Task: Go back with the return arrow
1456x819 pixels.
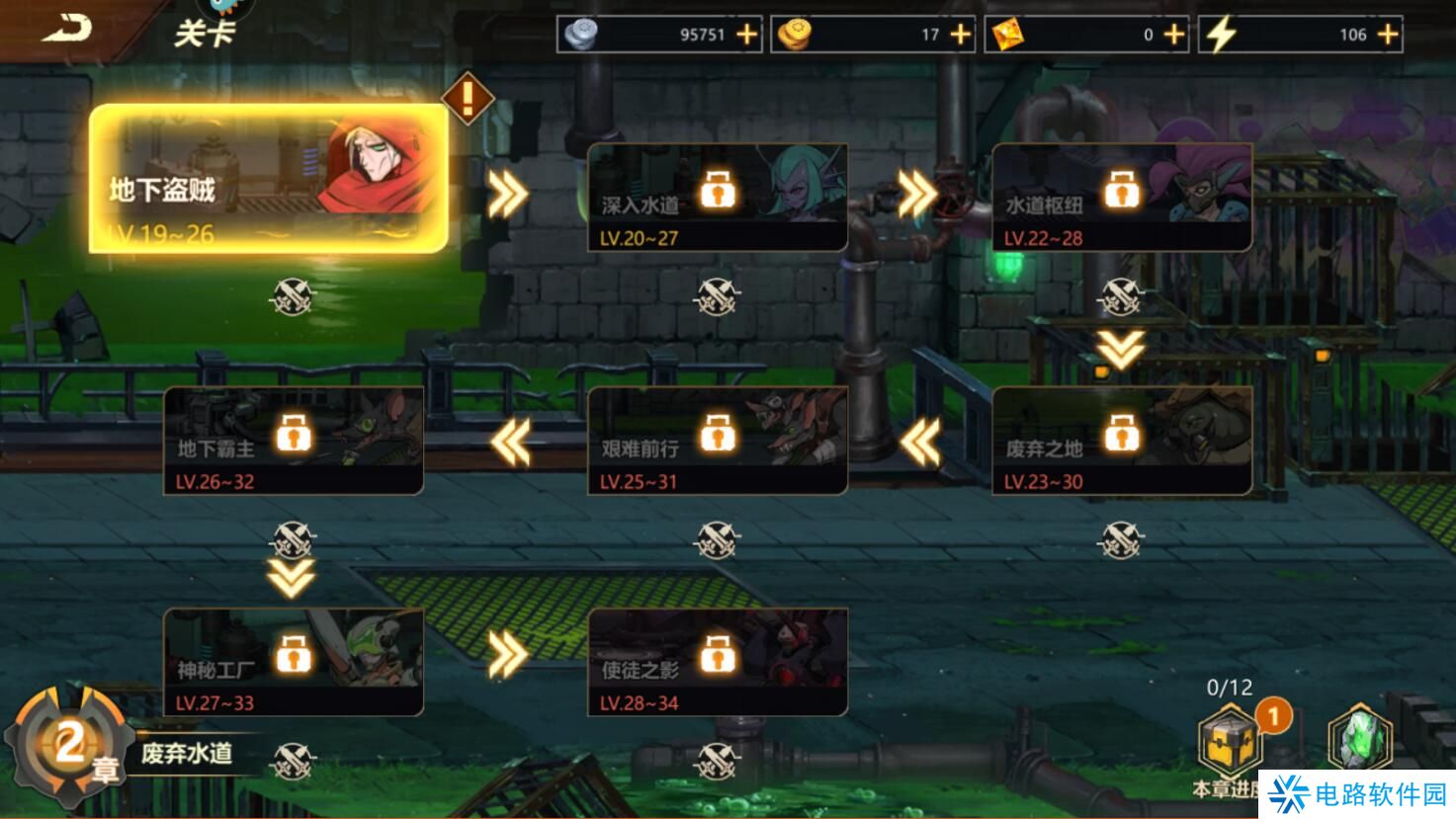Action: coord(65,29)
